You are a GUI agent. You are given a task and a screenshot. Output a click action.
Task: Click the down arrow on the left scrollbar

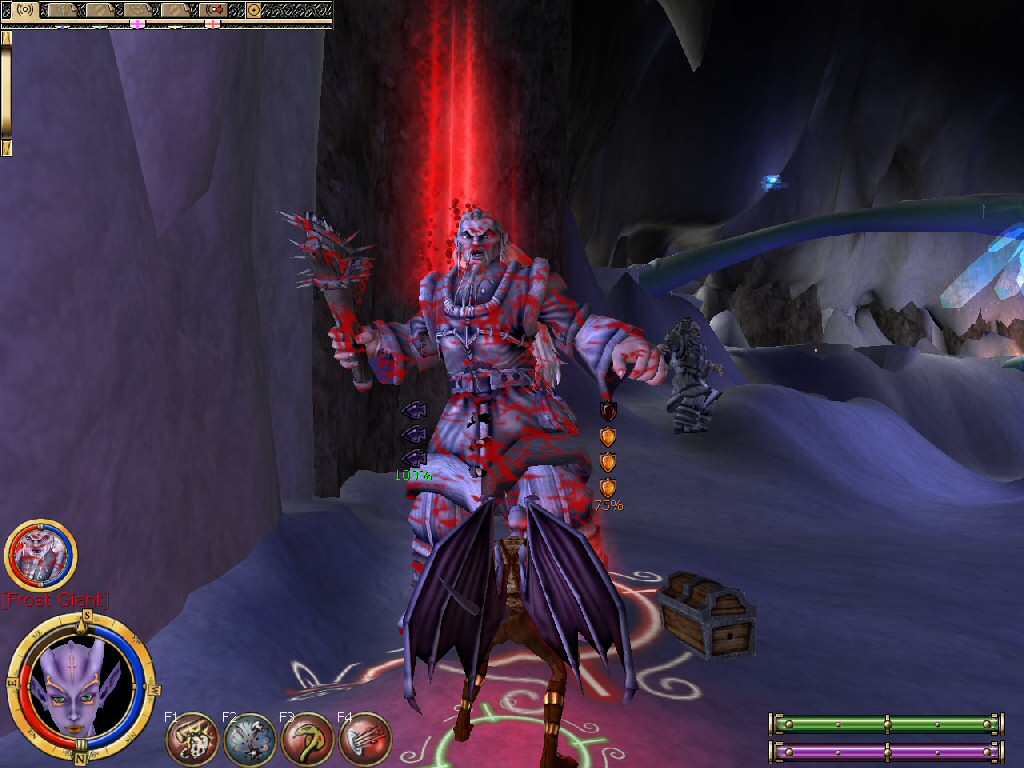pos(7,148)
